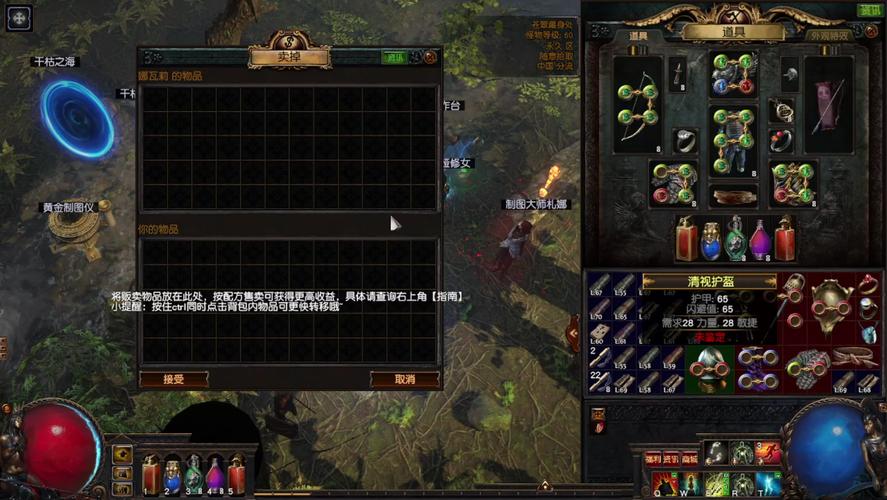Click the top-left corner menu icon
887x500 pixels.
[x=18, y=16]
